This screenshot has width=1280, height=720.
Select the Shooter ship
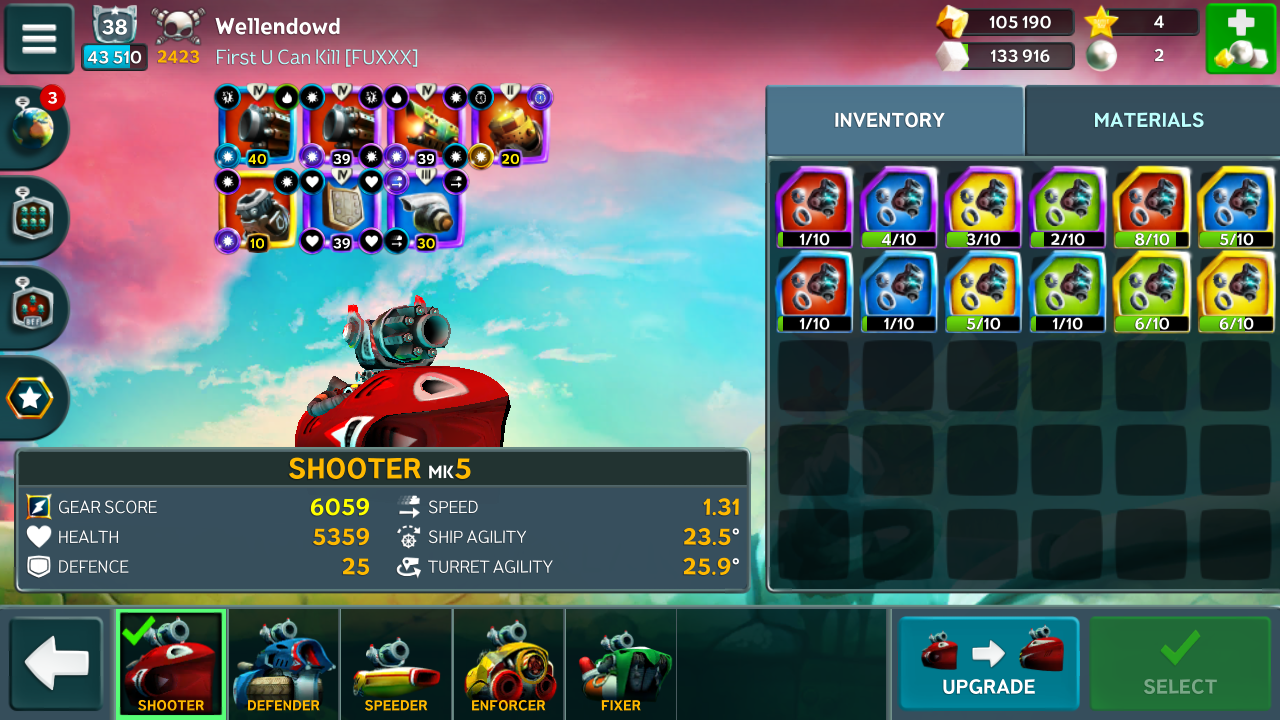tap(171, 663)
